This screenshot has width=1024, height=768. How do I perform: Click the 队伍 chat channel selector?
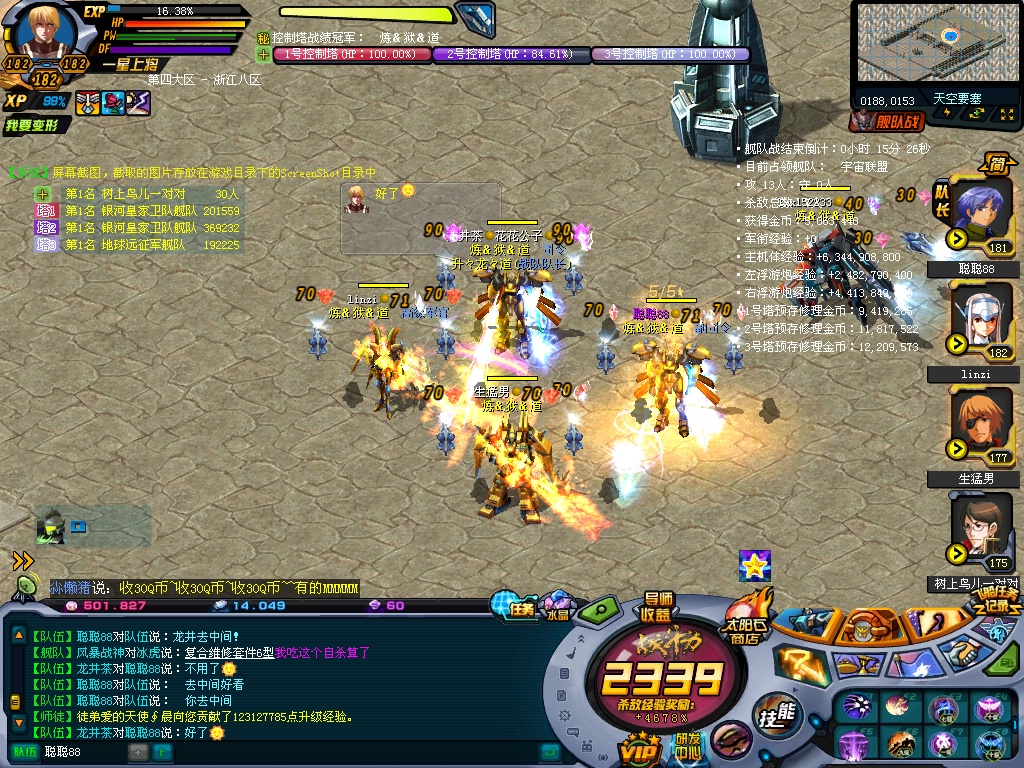(x=22, y=751)
